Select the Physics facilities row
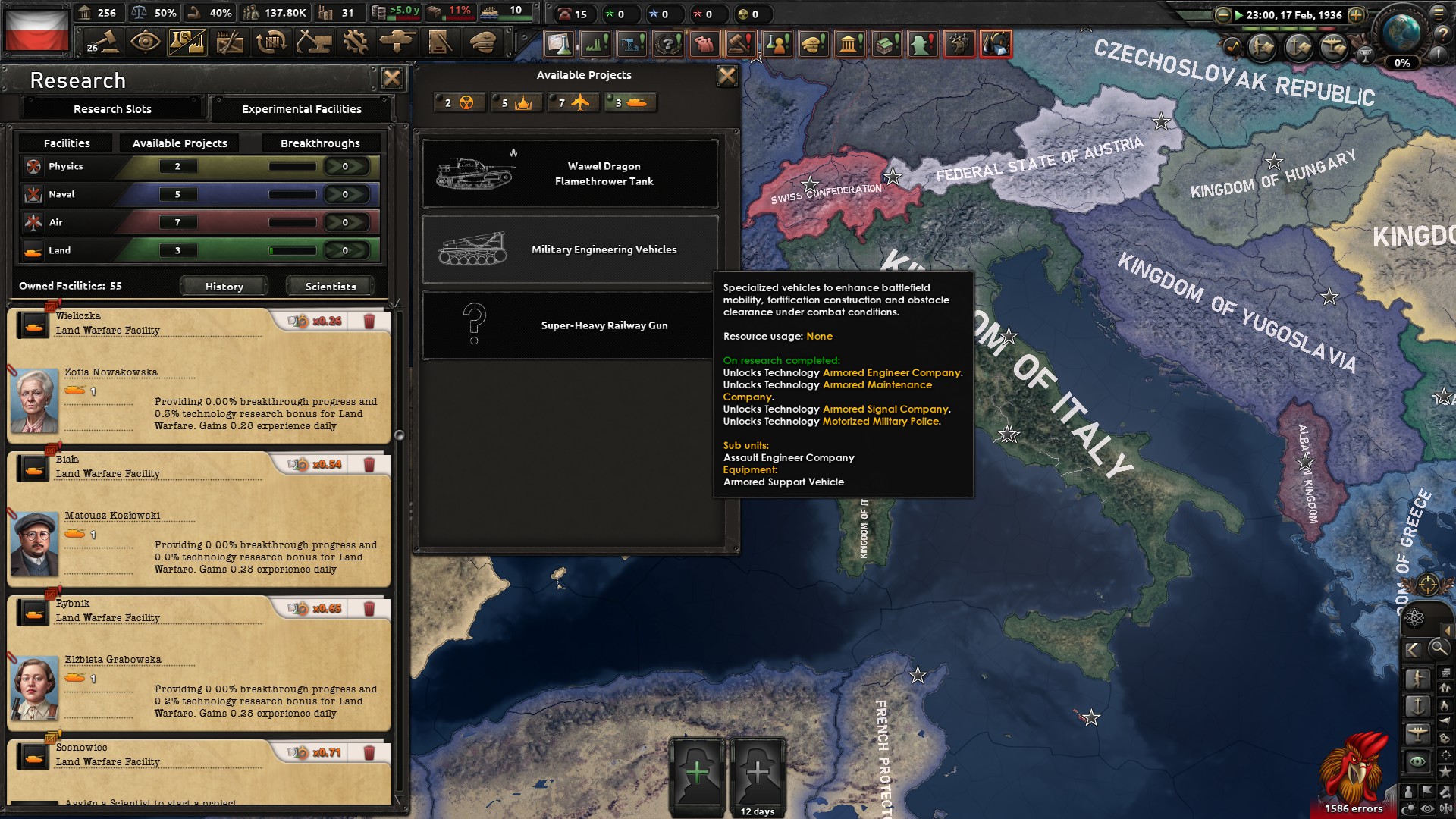 click(199, 166)
